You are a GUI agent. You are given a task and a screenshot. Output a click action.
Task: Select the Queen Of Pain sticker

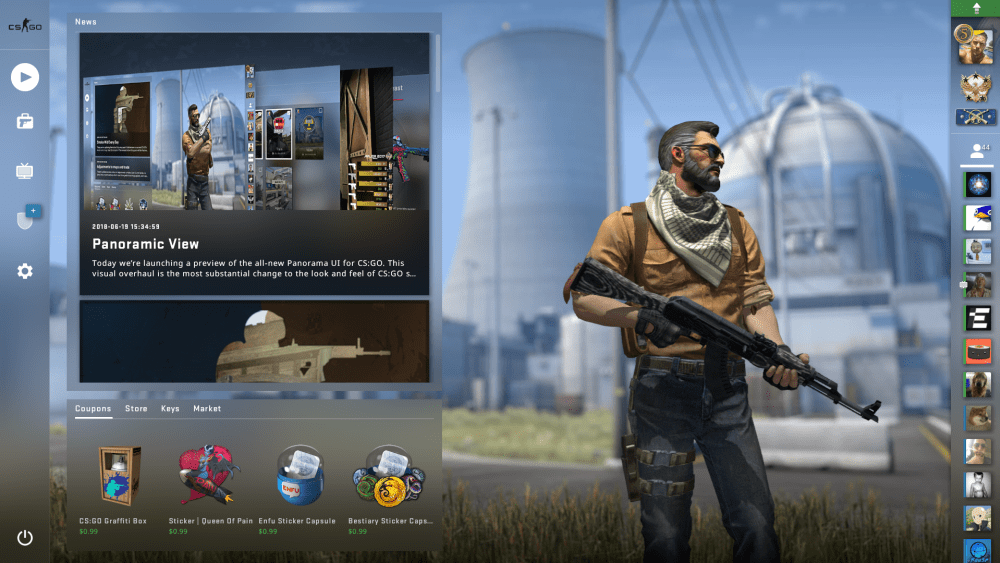click(x=209, y=480)
